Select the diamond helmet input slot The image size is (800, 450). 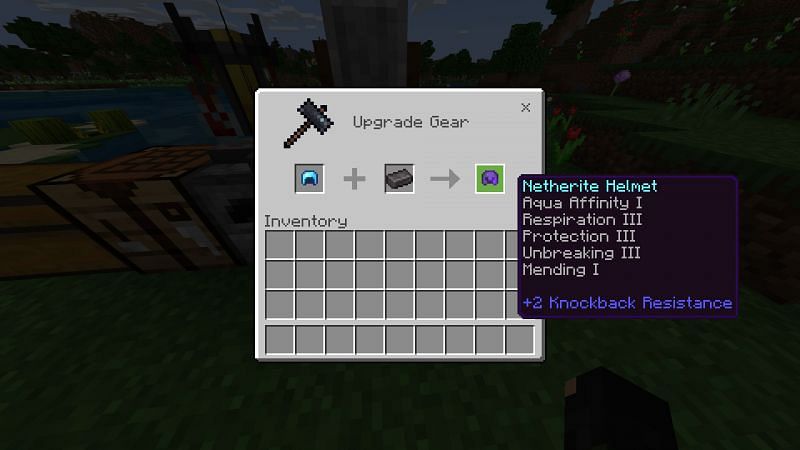[309, 179]
